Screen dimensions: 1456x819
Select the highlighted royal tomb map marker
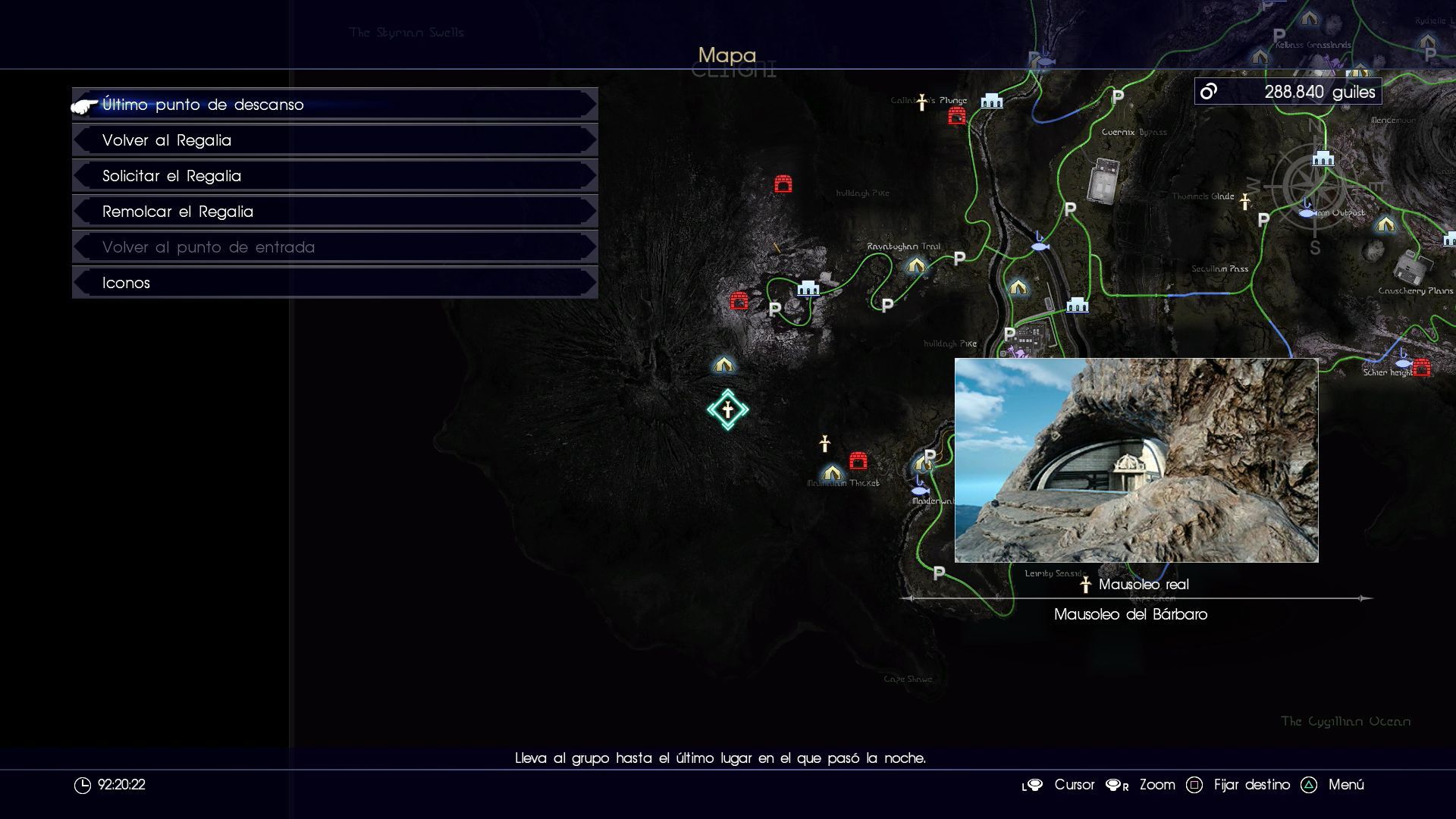(727, 410)
